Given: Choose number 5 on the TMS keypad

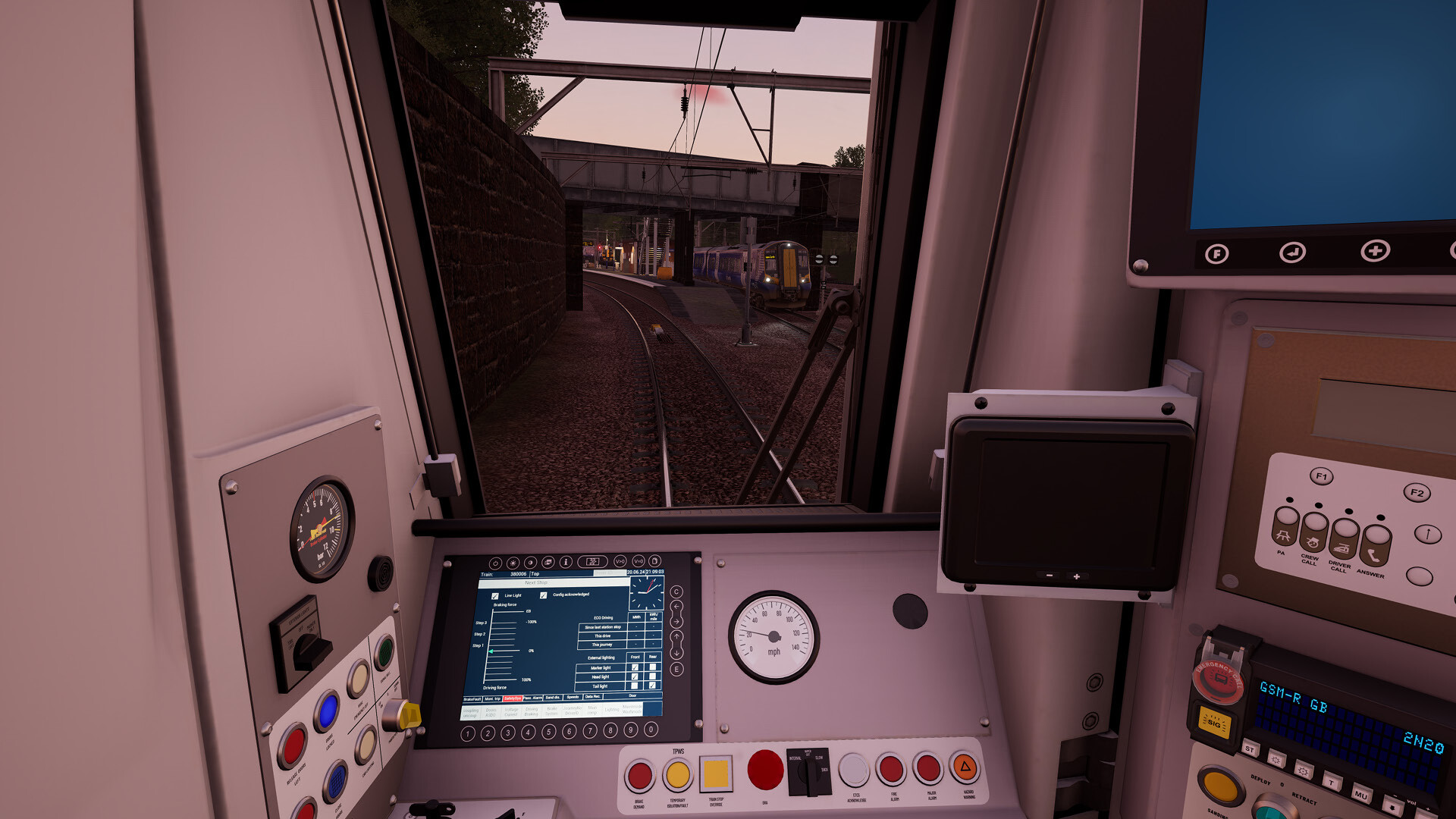Looking at the screenshot, I should 549,732.
